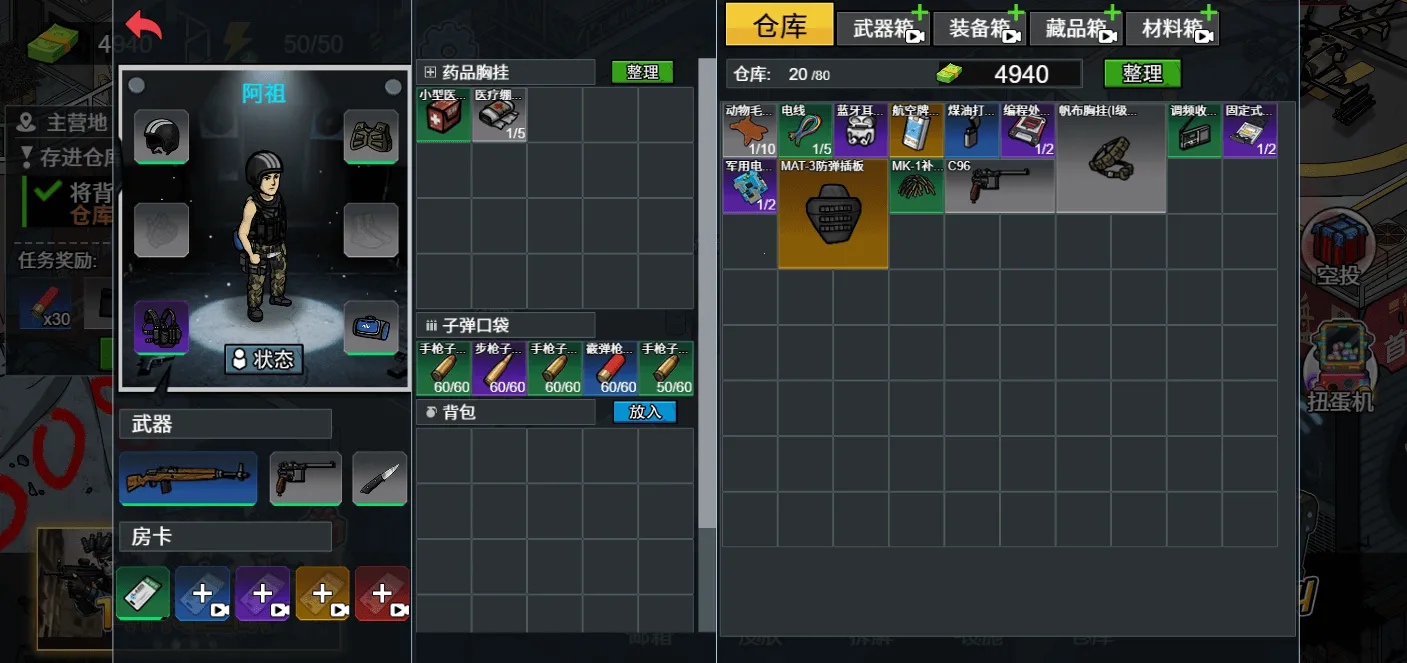Open the 藏品箱 collectibles box tab
The width and height of the screenshot is (1407, 663).
pos(1075,28)
